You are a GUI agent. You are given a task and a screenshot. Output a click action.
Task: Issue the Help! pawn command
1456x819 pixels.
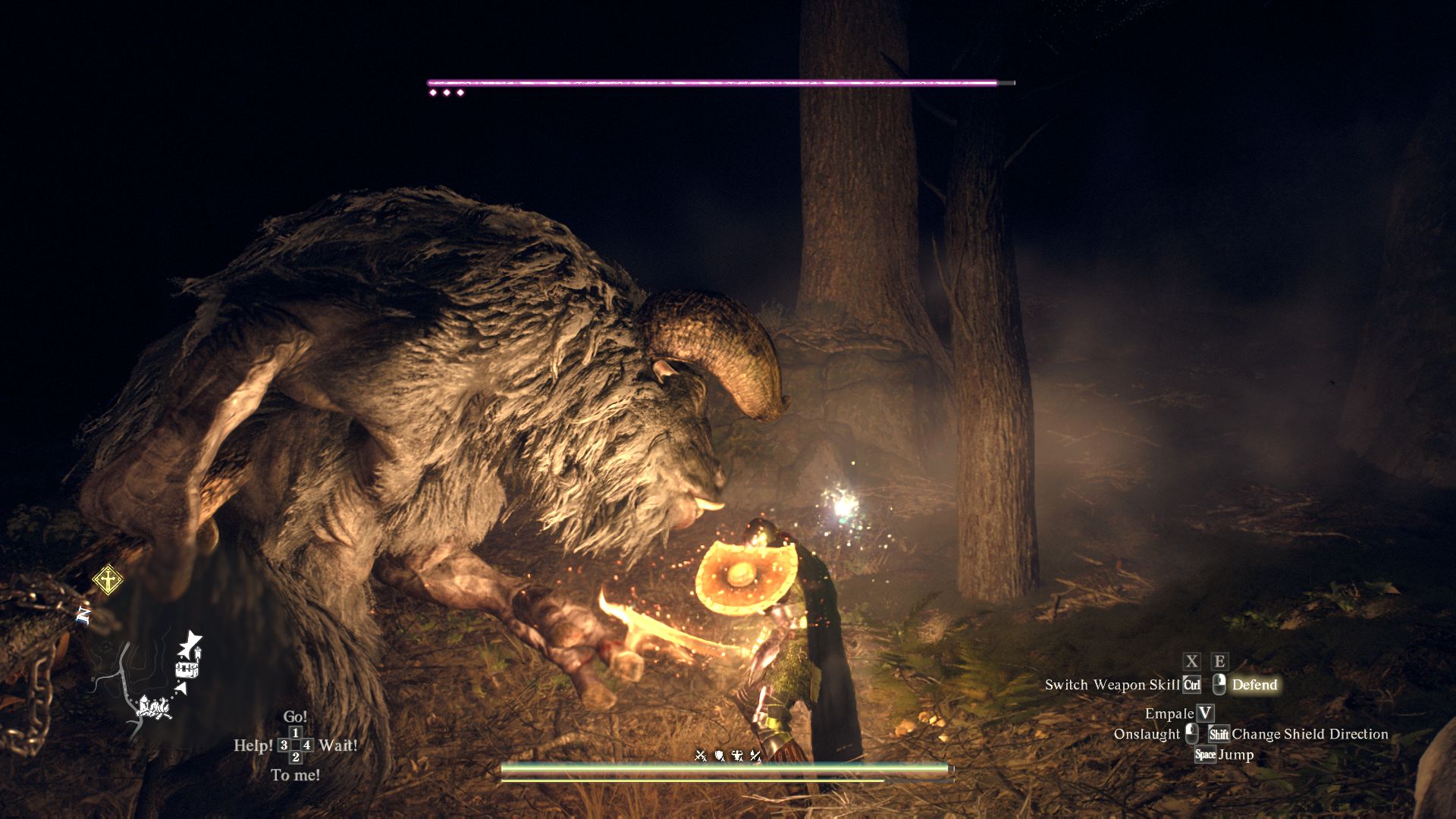[253, 745]
